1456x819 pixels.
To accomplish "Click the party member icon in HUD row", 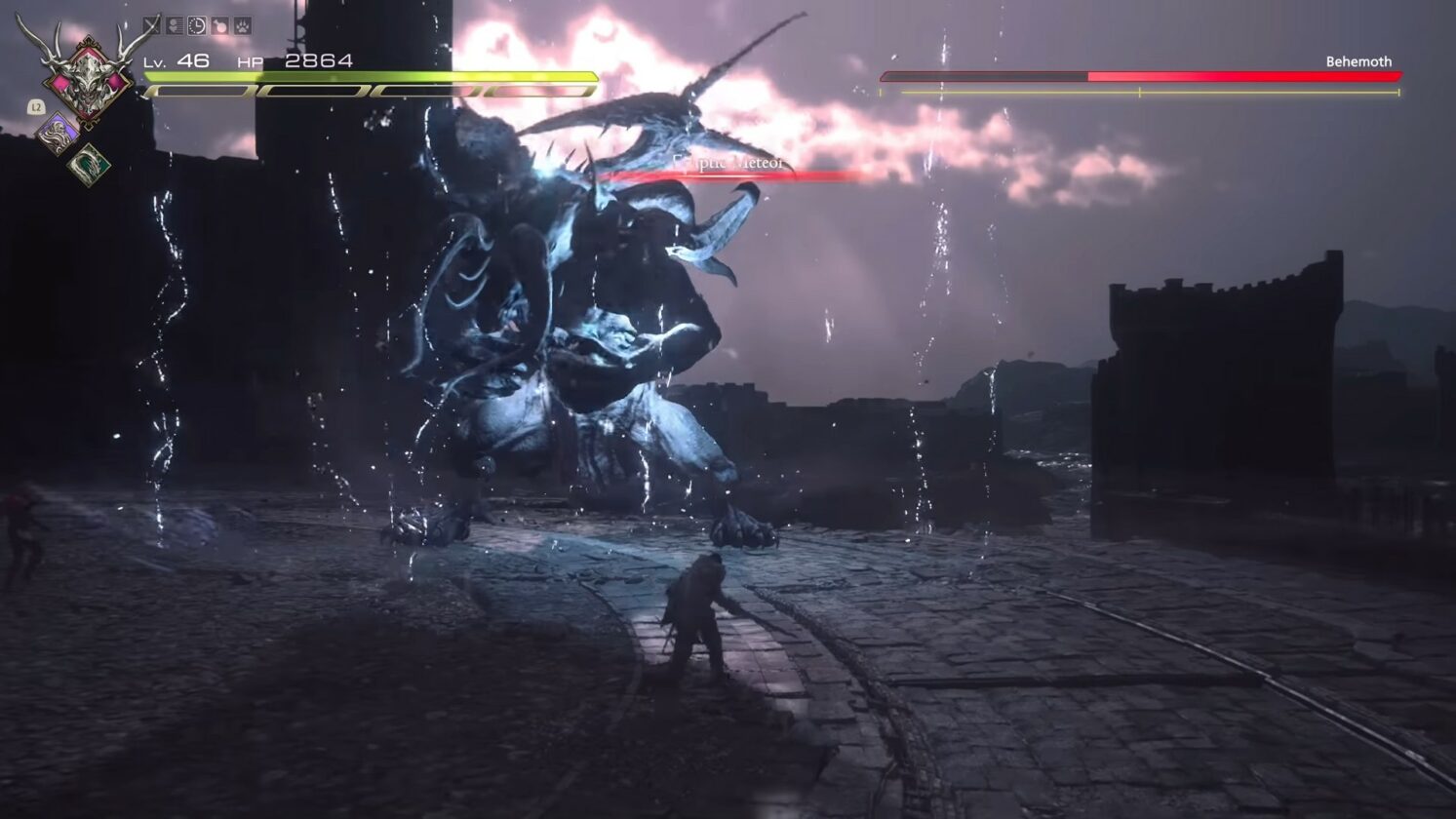I will coord(175,24).
